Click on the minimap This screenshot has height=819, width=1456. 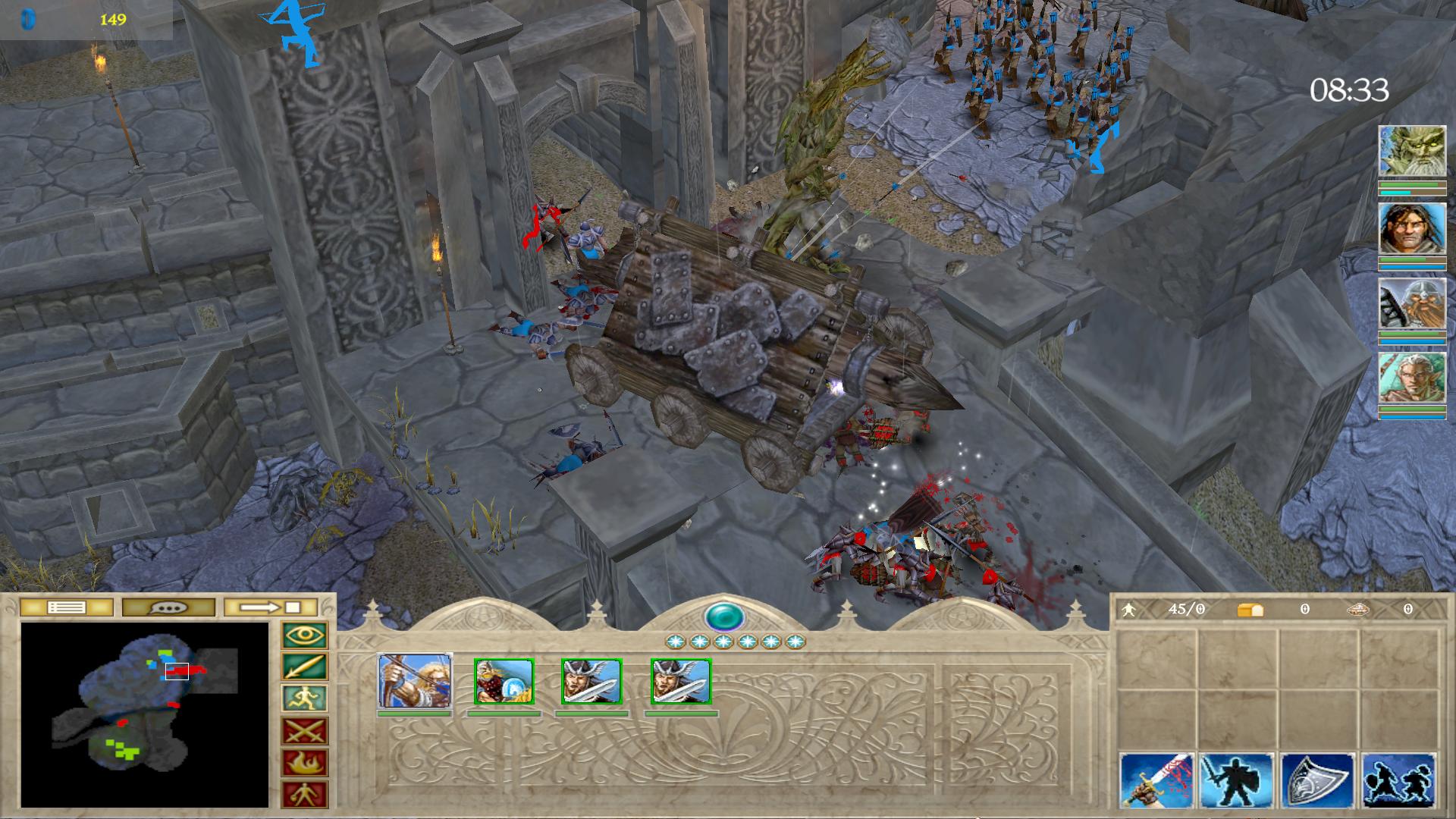pyautogui.click(x=144, y=714)
